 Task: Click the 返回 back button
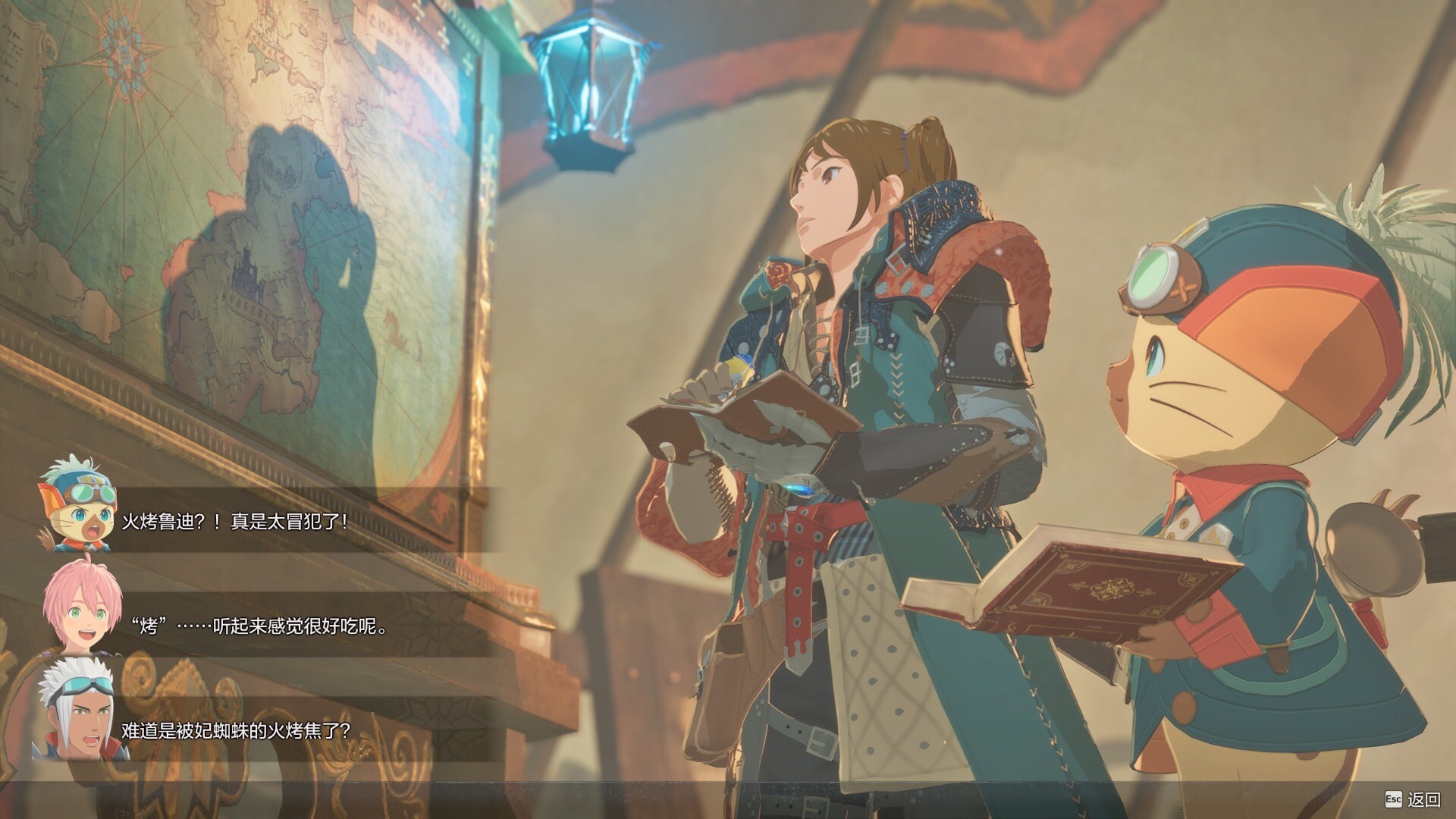click(1414, 799)
